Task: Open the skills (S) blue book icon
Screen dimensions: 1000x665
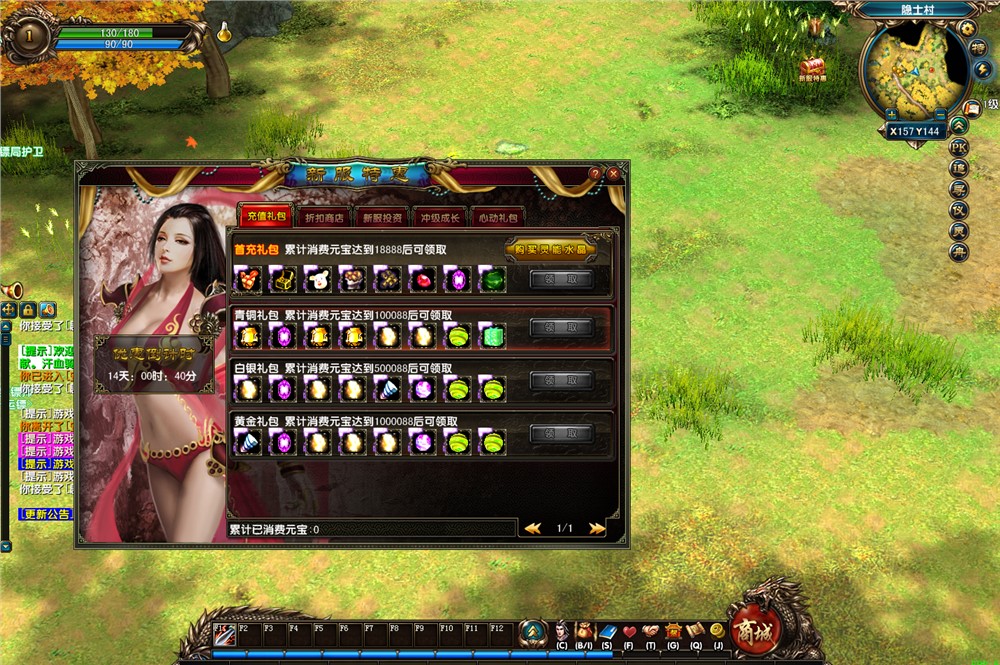Action: tap(607, 631)
